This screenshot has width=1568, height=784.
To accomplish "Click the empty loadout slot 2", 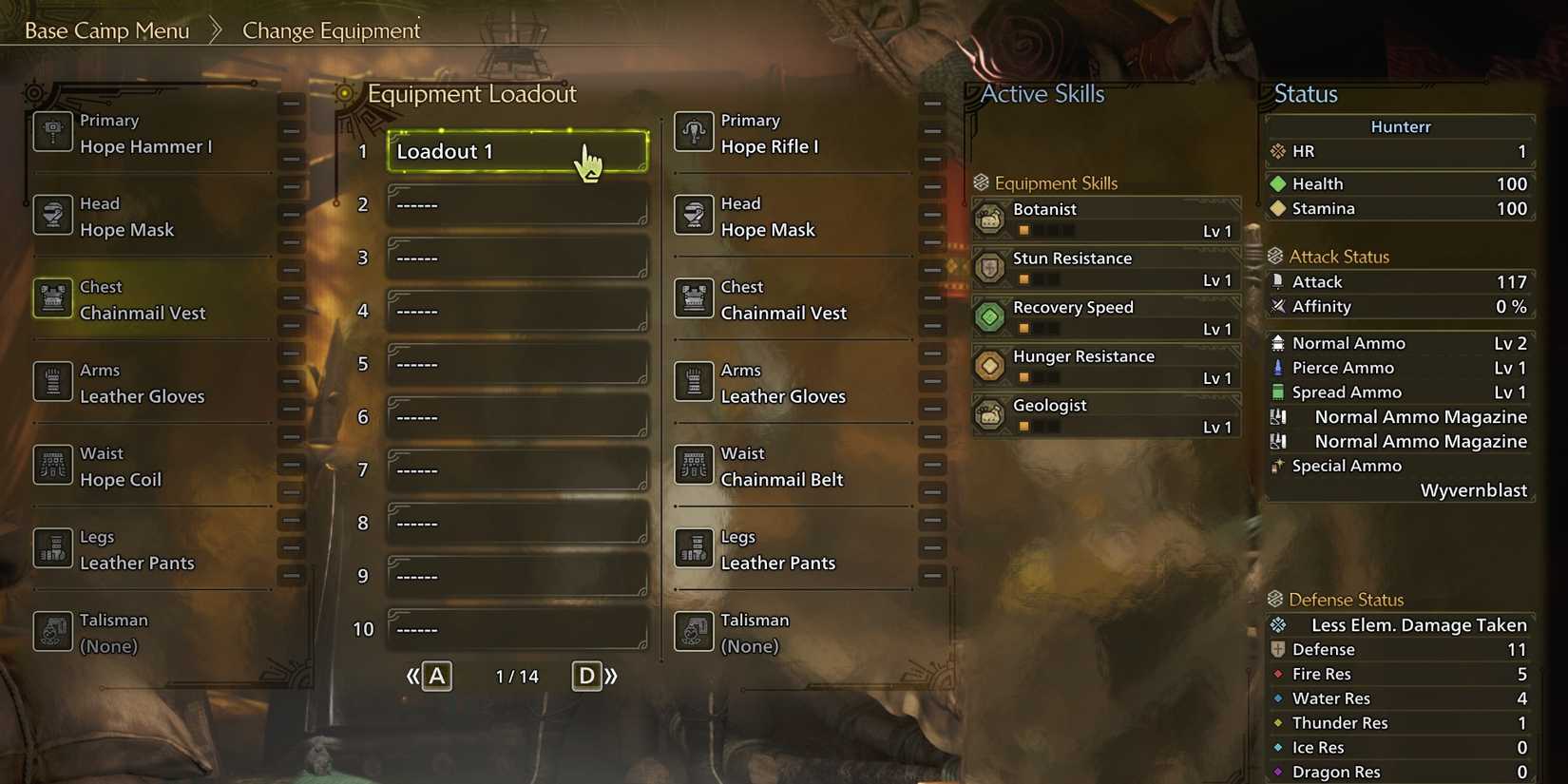I will click(518, 203).
